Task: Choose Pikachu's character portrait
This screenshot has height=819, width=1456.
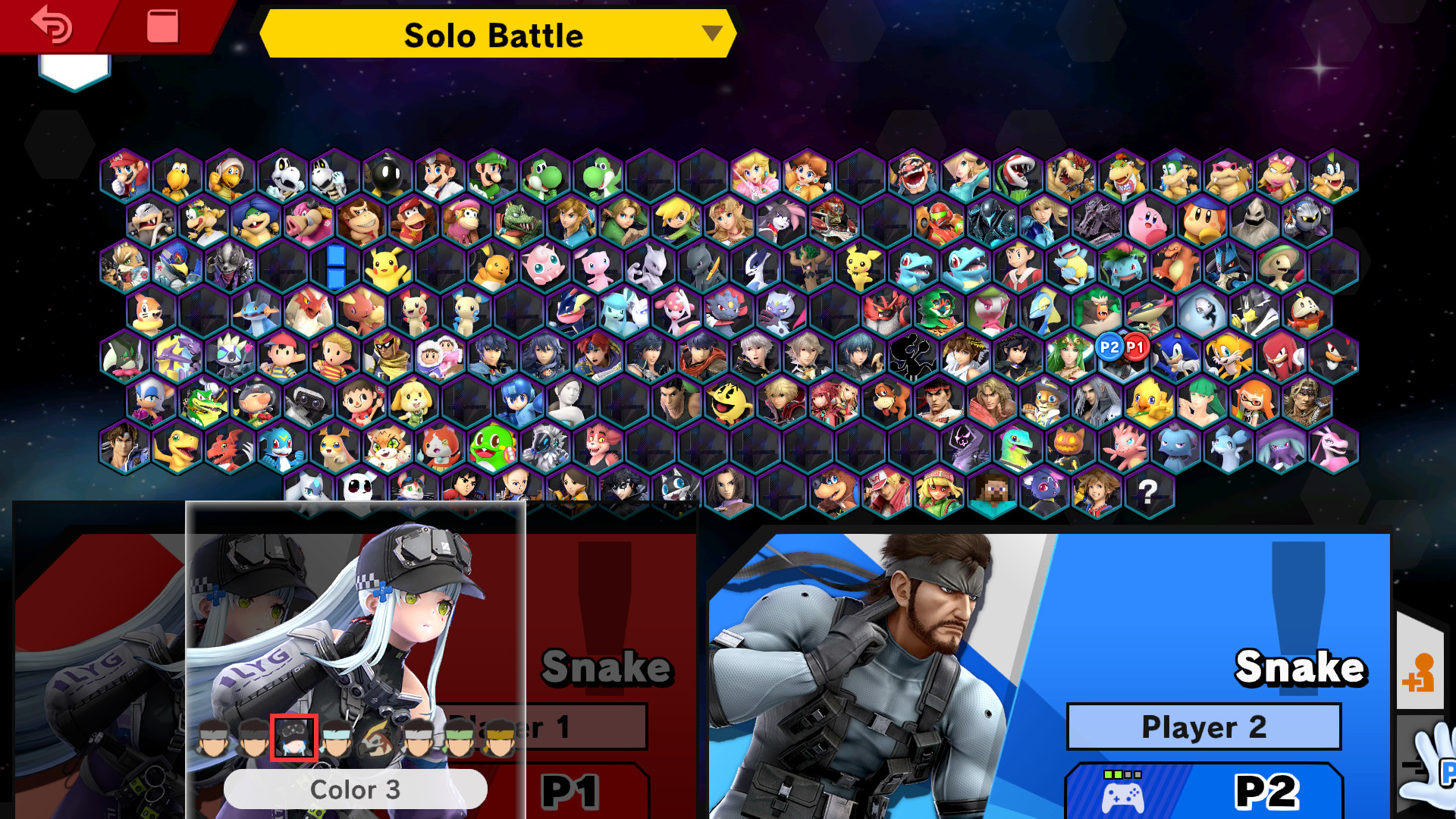Action: pos(387,267)
